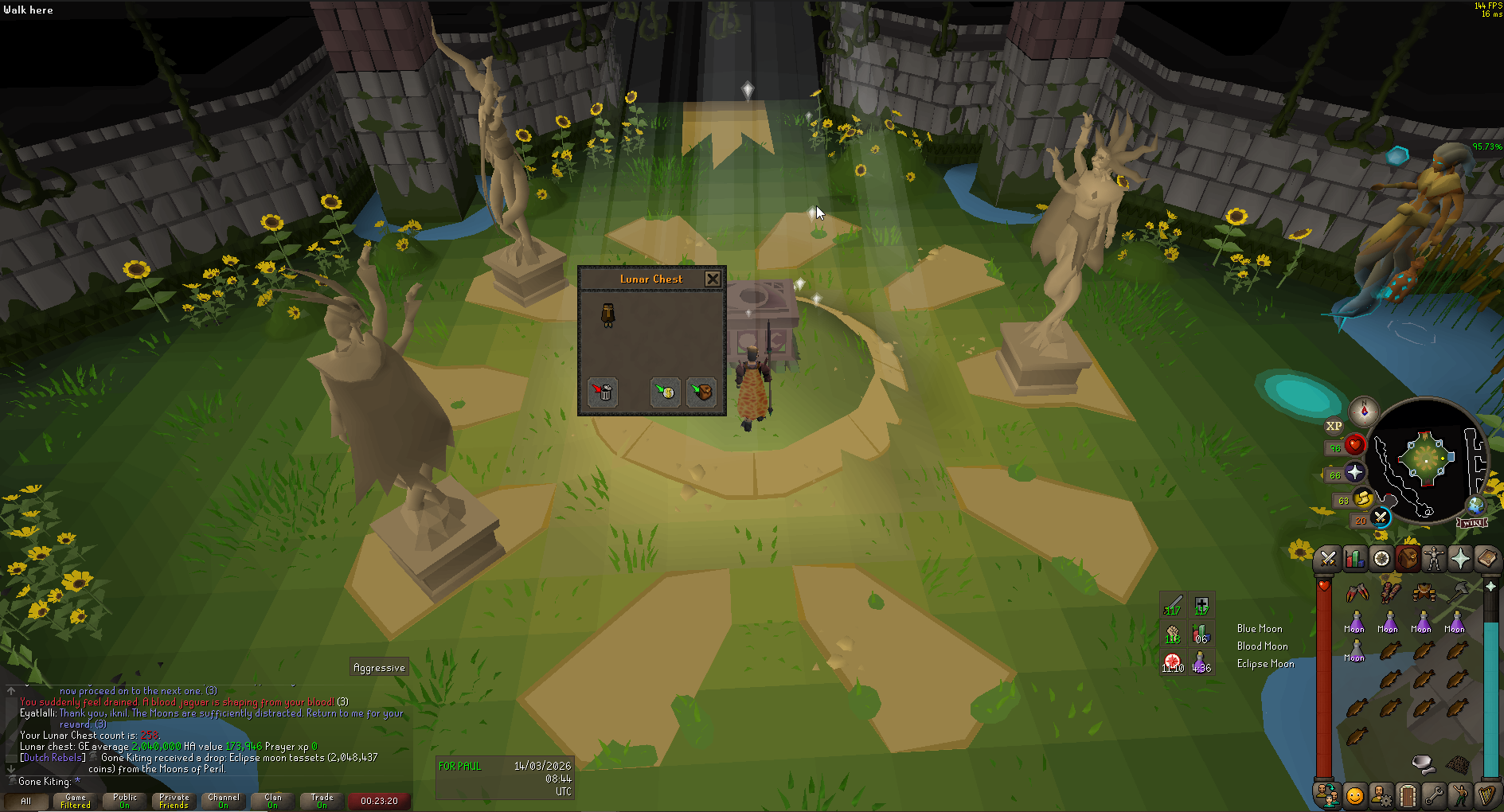Select the Trade chat tab
1504x812 pixels.
322,801
